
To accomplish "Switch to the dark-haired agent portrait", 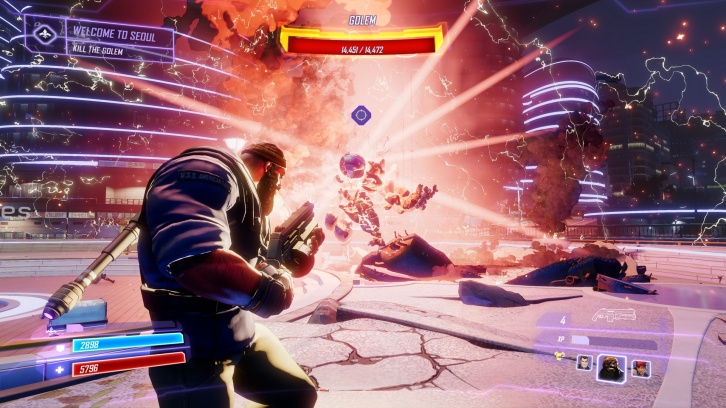I will [x=584, y=364].
